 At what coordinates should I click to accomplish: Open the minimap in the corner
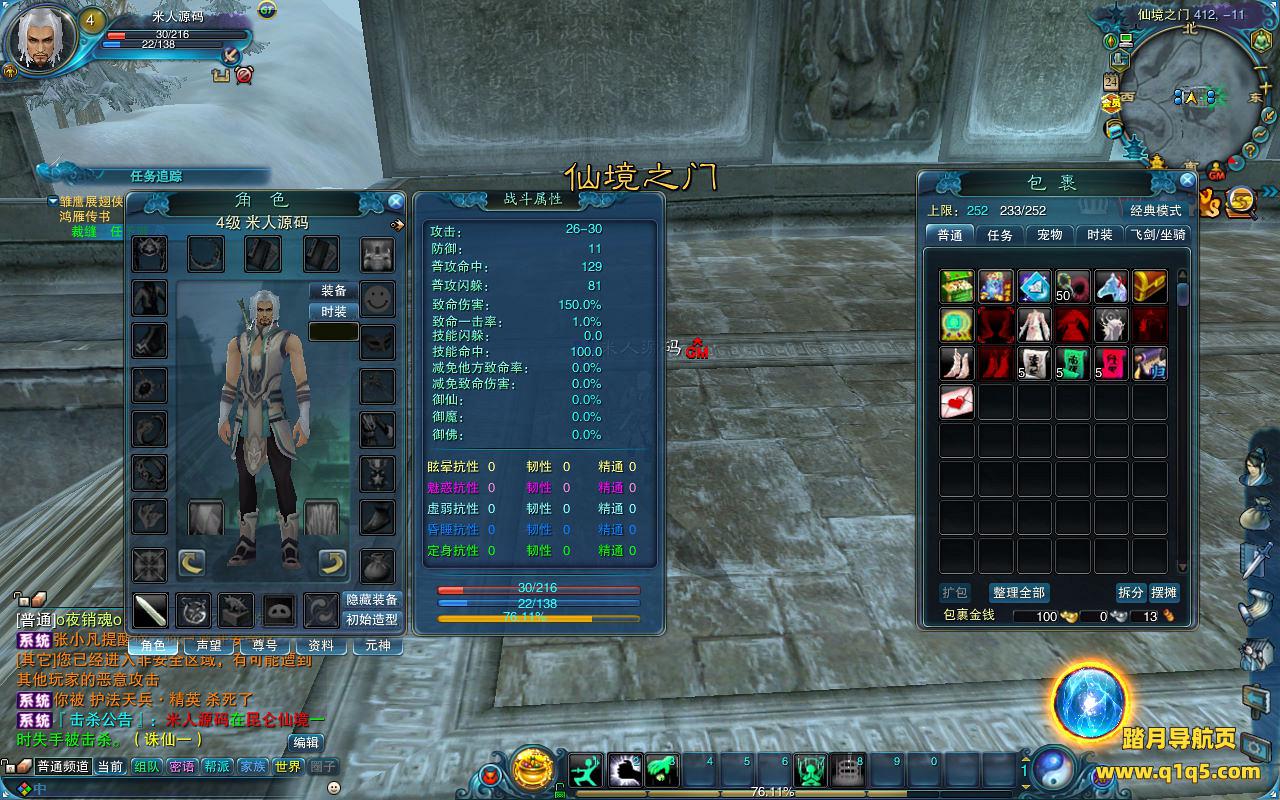[1187, 97]
